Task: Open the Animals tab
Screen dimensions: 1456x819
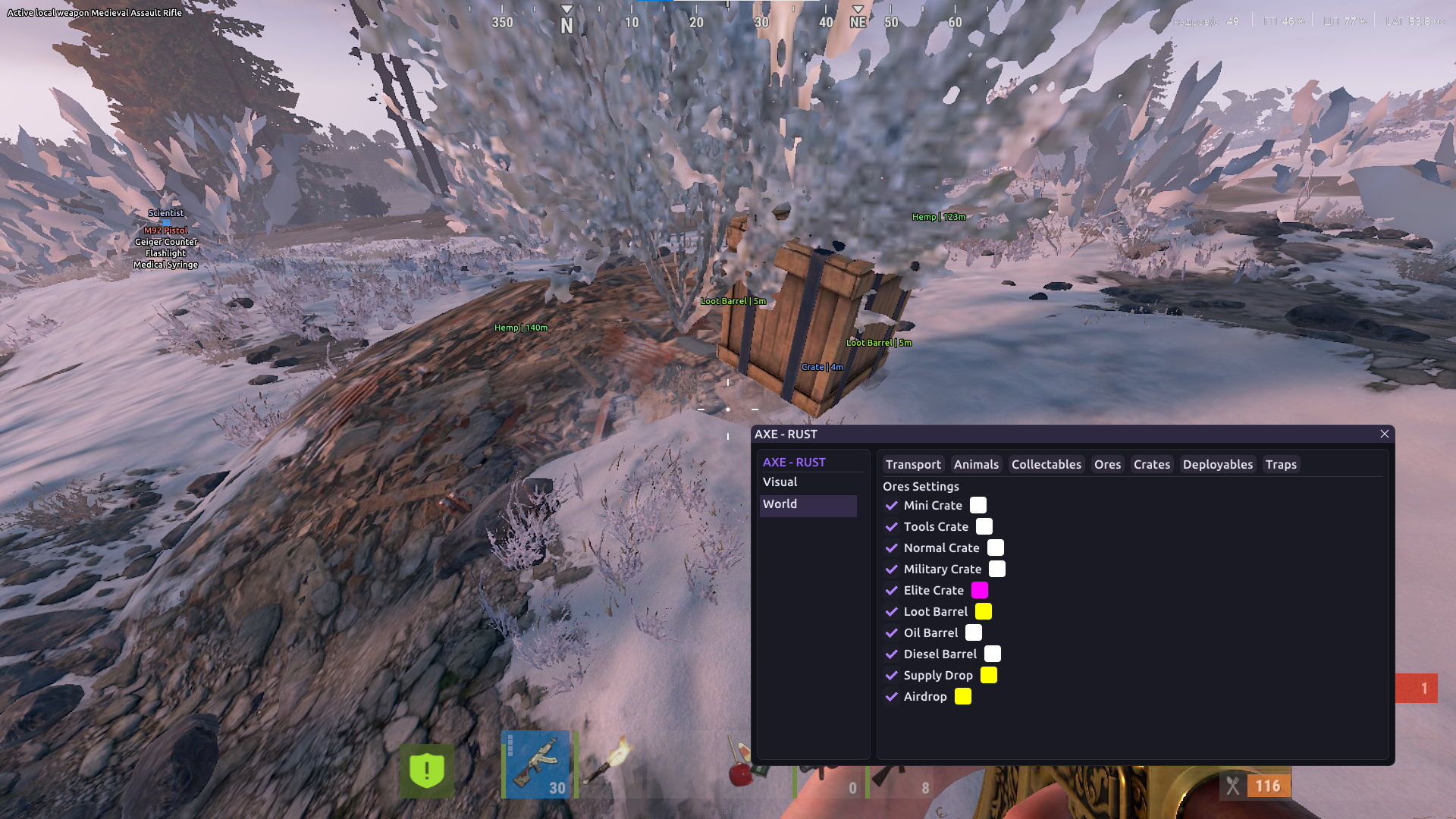Action: 976,464
